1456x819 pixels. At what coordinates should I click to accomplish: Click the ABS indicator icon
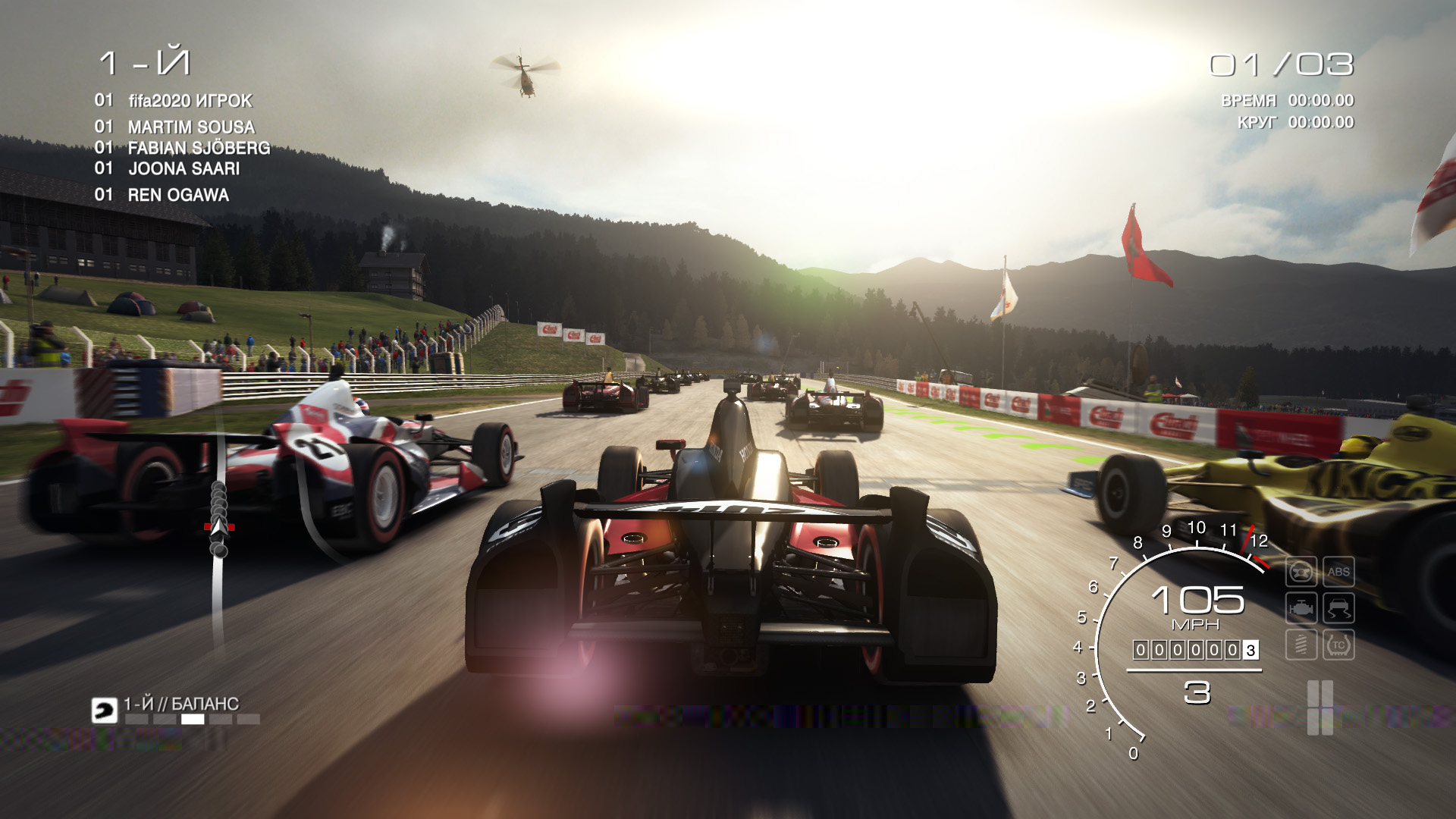click(1338, 572)
